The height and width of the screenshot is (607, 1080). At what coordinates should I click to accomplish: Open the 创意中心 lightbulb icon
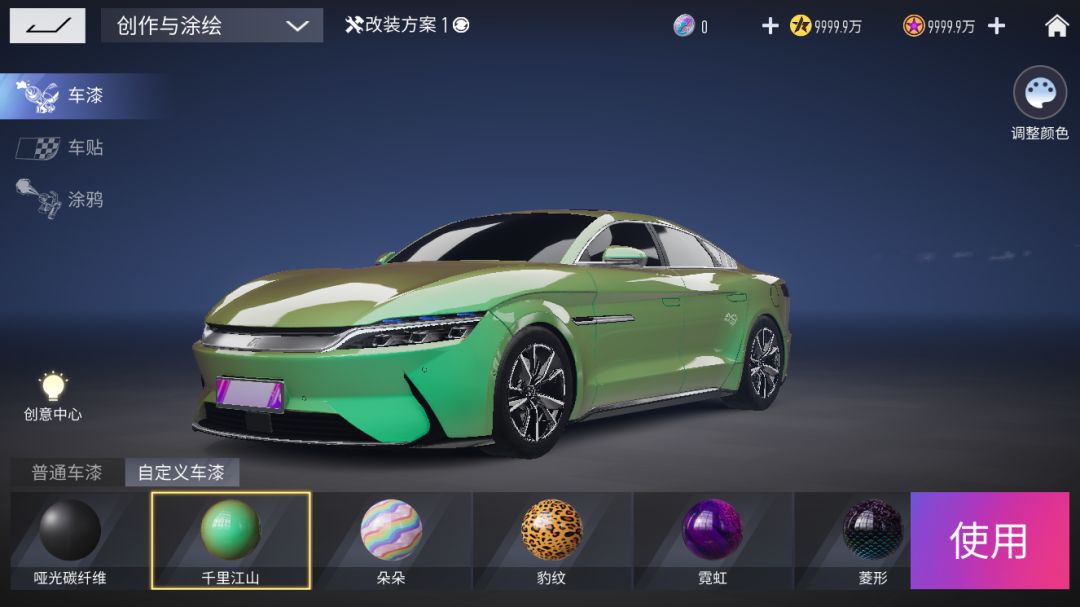[53, 394]
